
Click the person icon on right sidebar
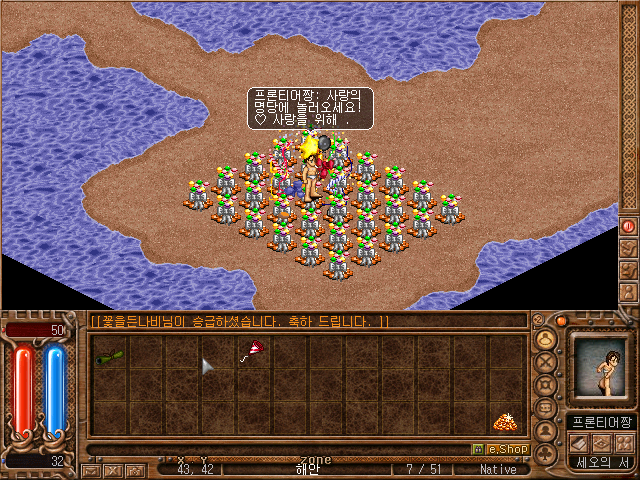tap(629, 292)
